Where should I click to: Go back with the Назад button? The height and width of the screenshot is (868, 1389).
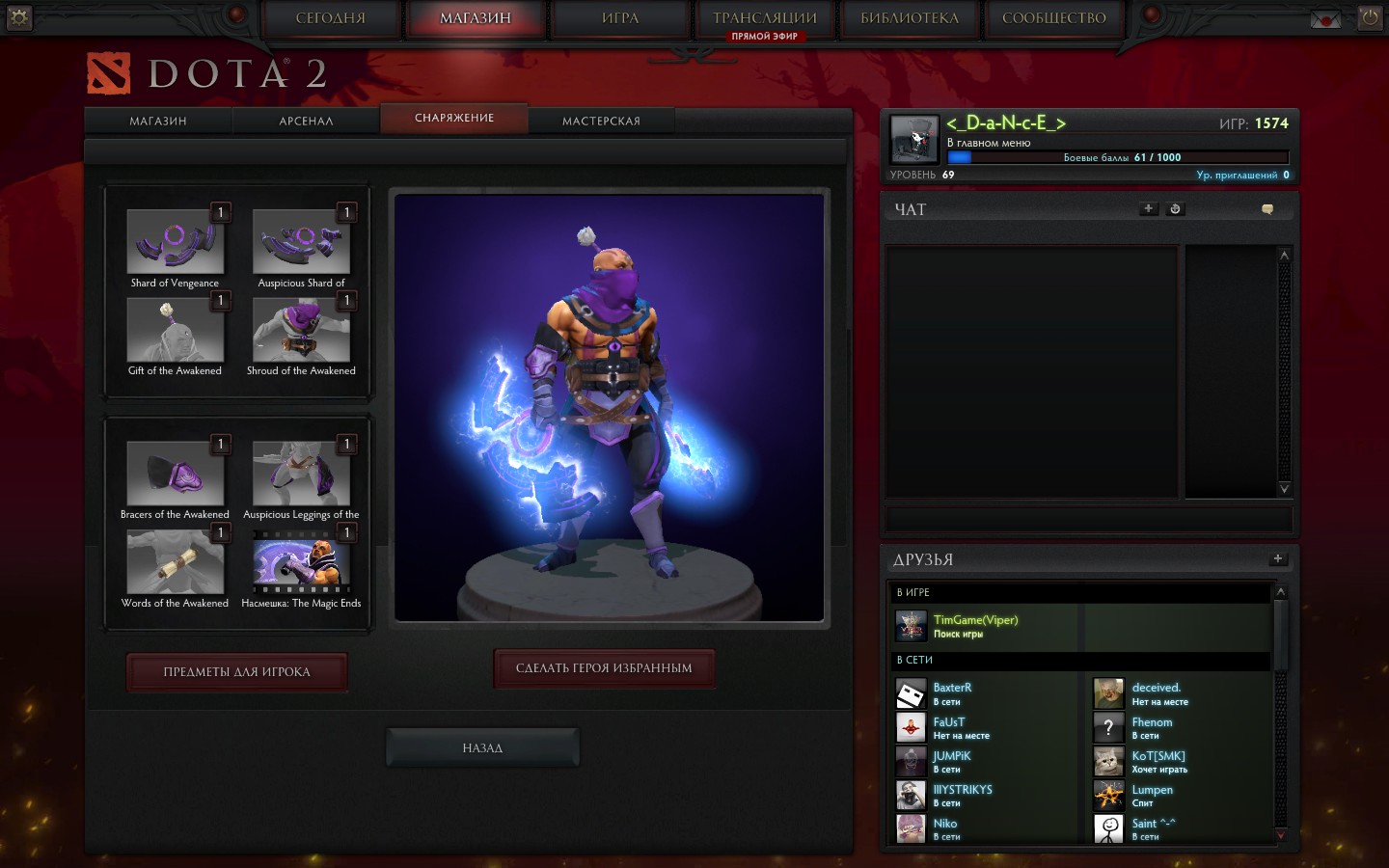coord(482,747)
